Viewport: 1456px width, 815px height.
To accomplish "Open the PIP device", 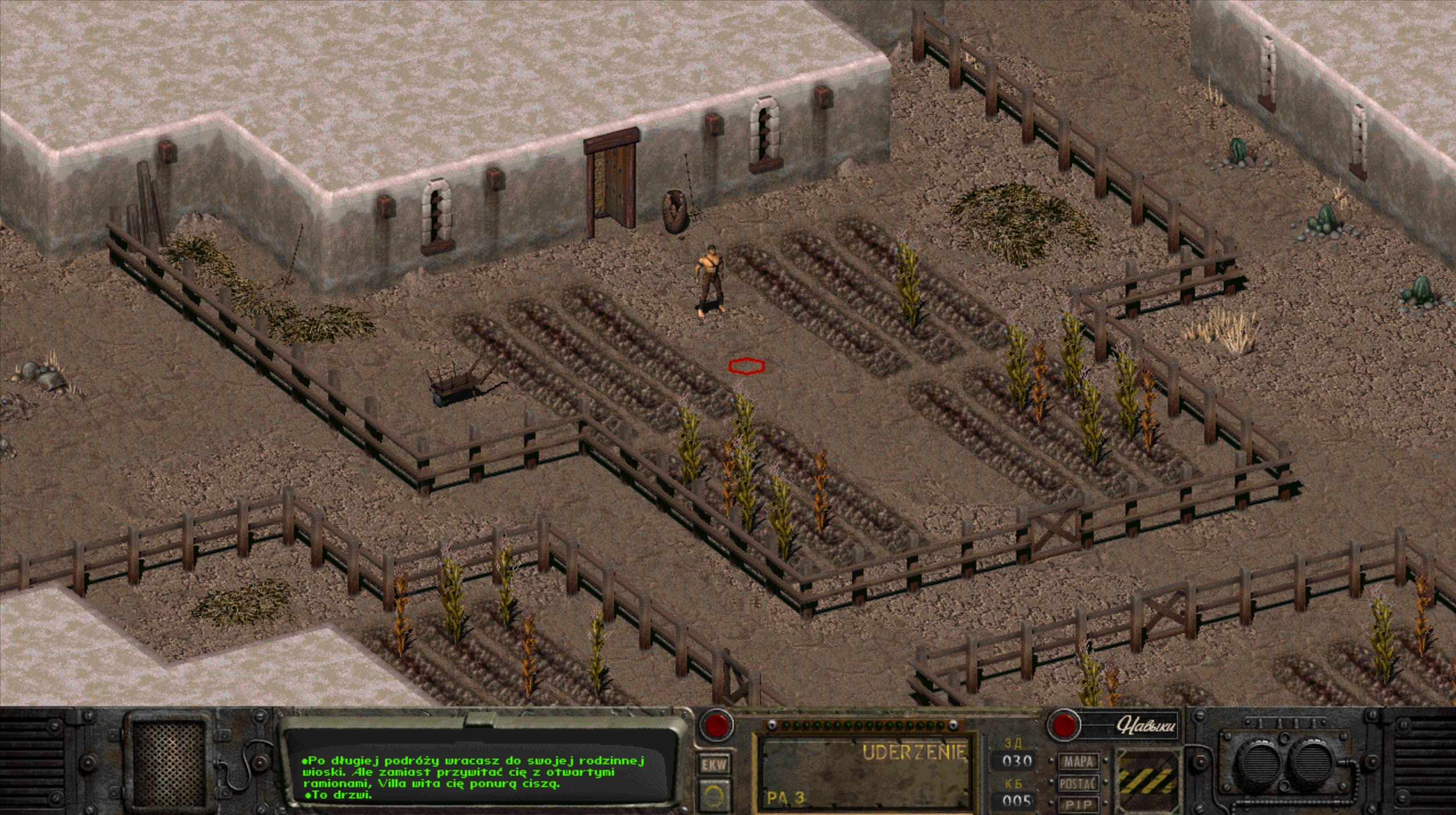I will (x=1078, y=804).
